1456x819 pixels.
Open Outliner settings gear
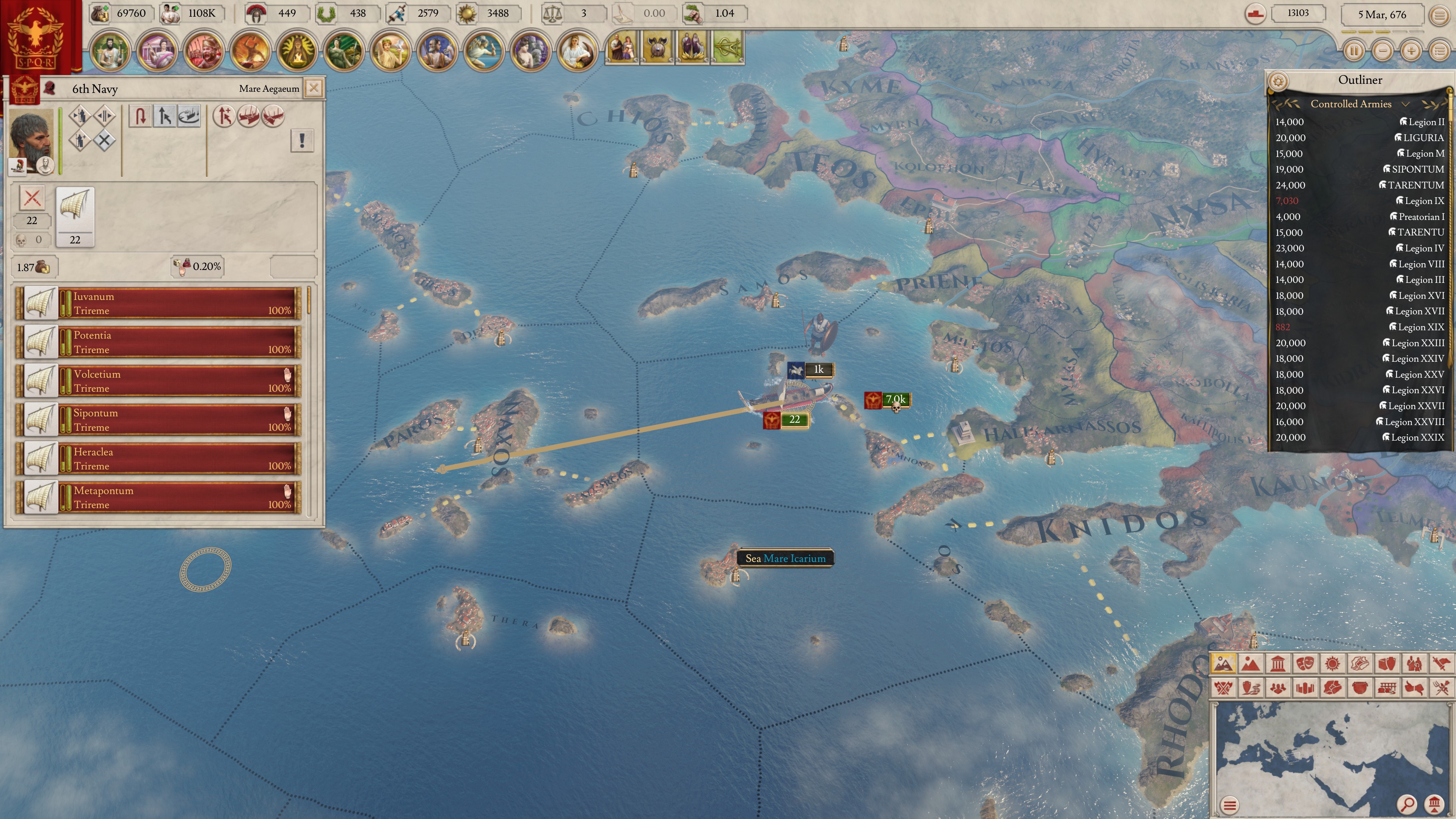[1278, 81]
